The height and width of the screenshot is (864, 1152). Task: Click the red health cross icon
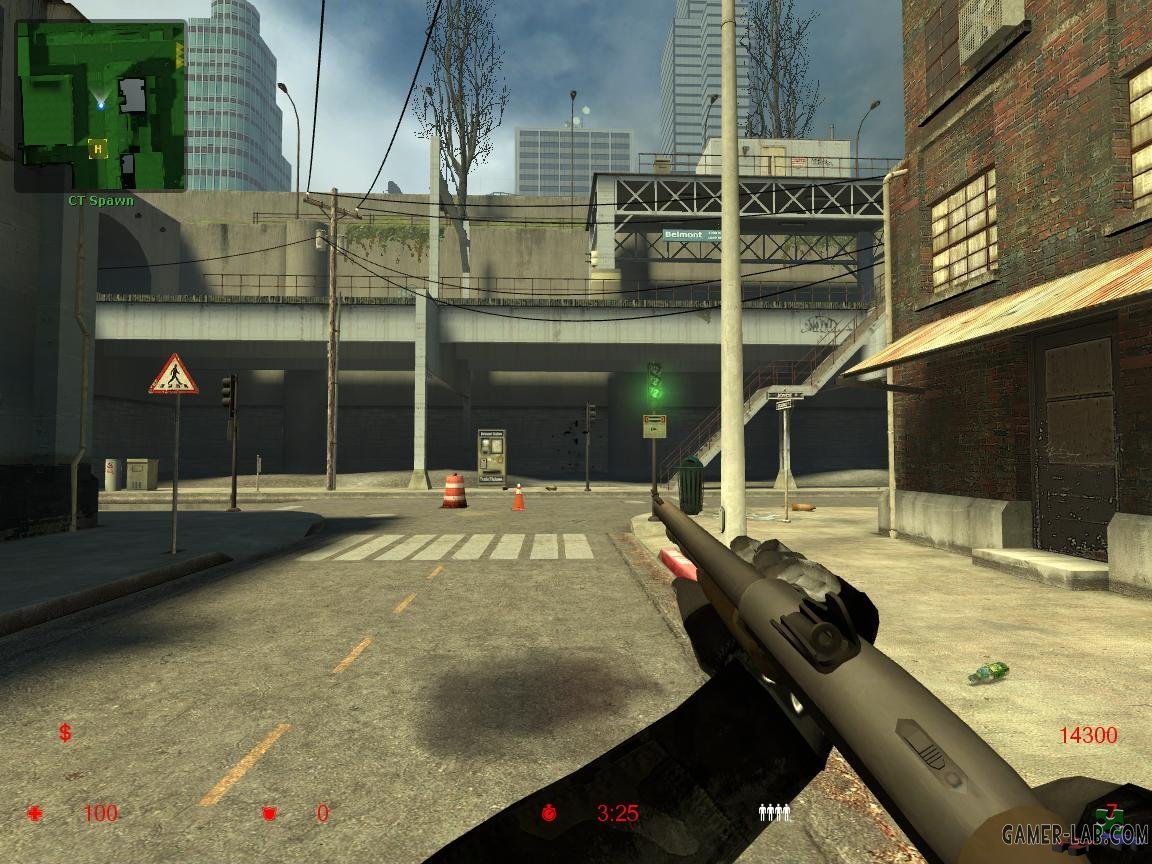click(x=35, y=813)
